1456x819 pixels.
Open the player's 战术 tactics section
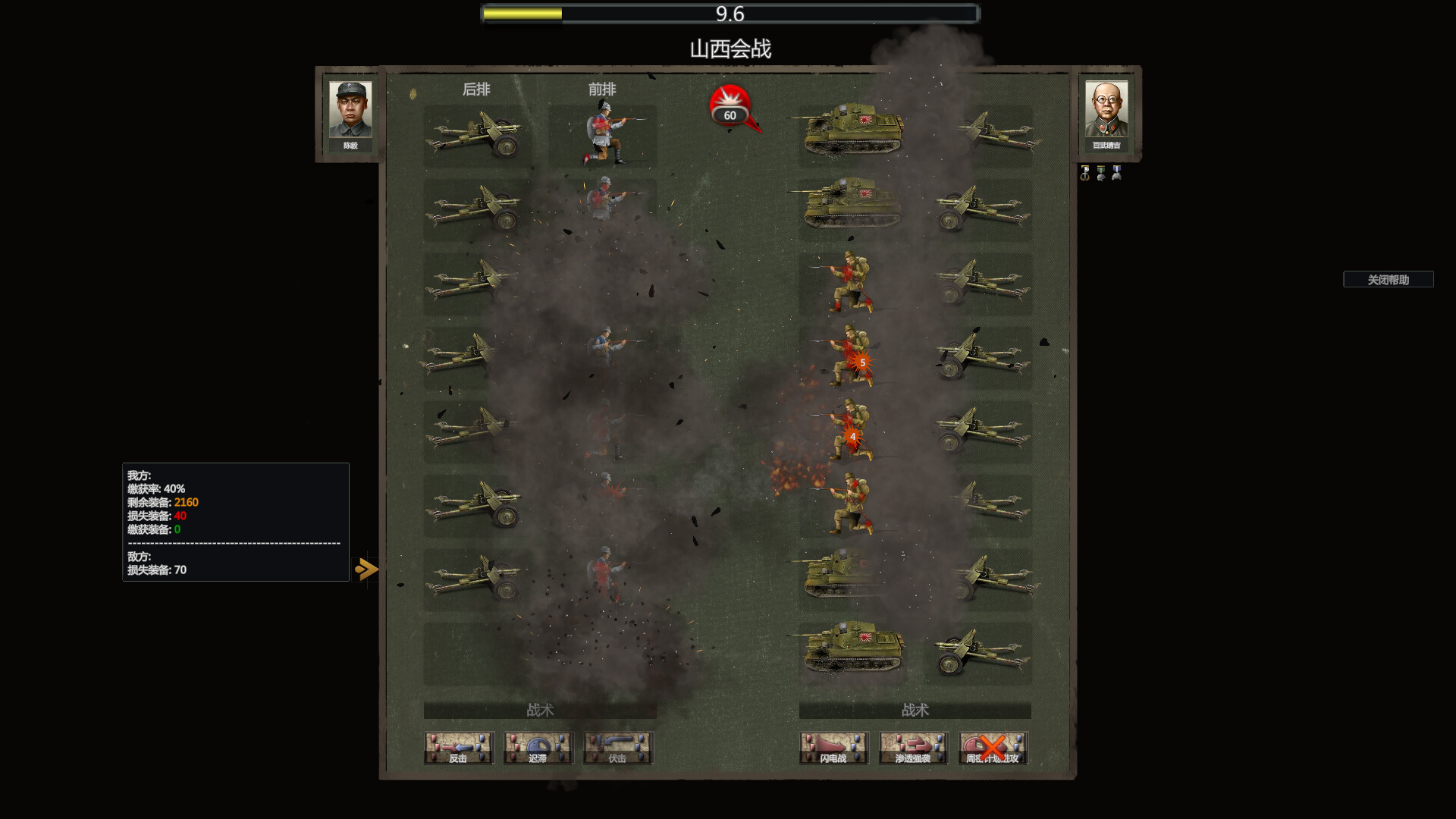(x=540, y=711)
